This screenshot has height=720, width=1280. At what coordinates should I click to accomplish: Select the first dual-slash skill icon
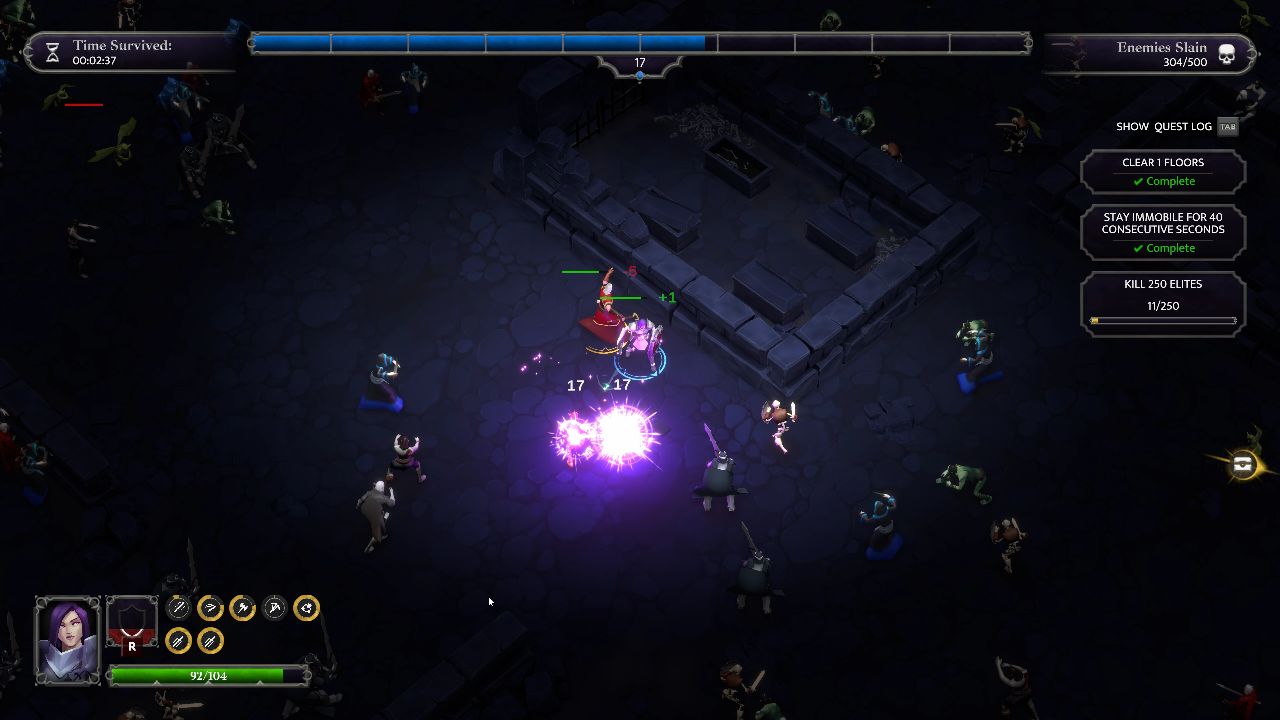(178, 640)
